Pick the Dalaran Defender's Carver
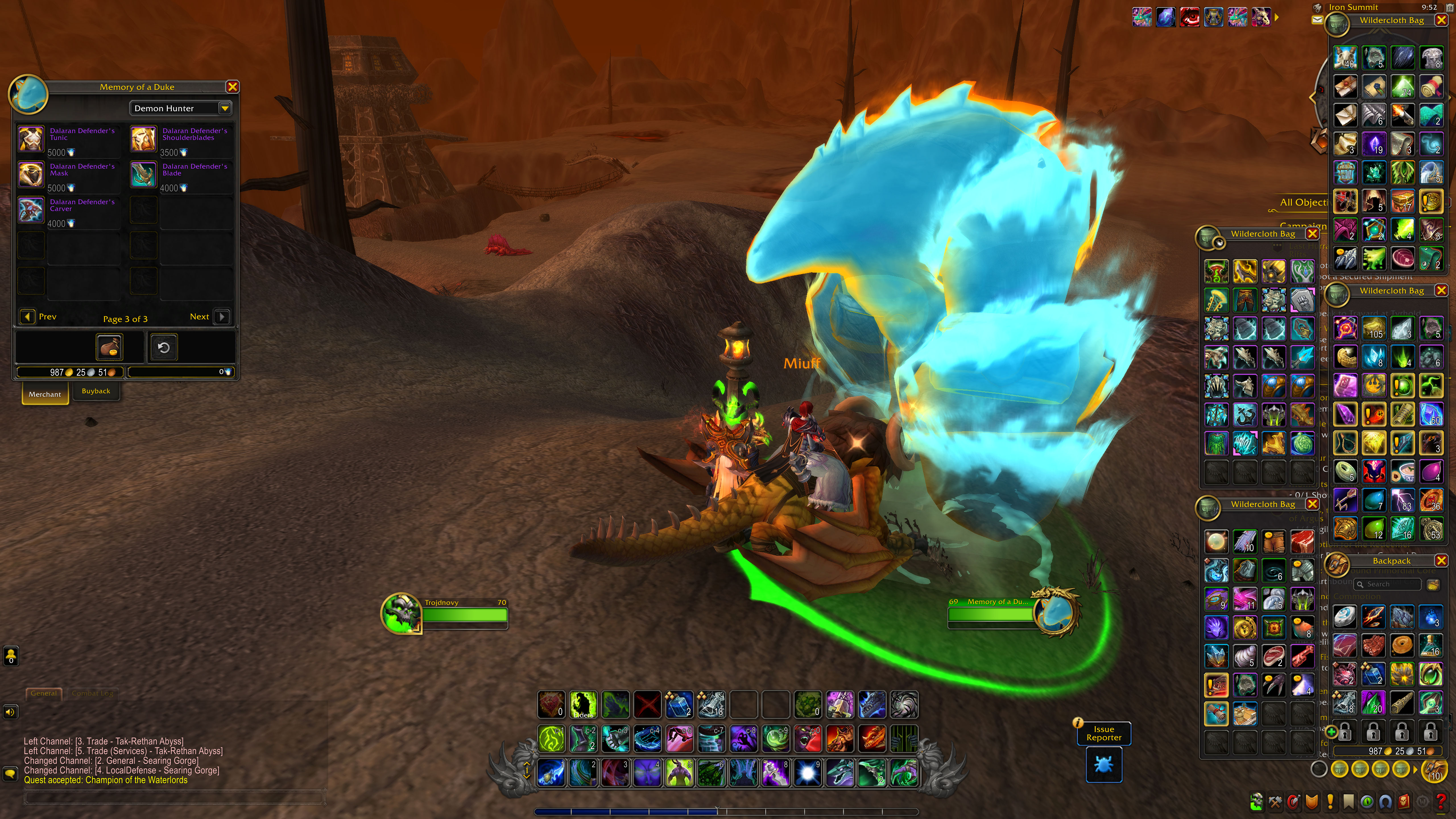Image resolution: width=1456 pixels, height=819 pixels. [31, 210]
